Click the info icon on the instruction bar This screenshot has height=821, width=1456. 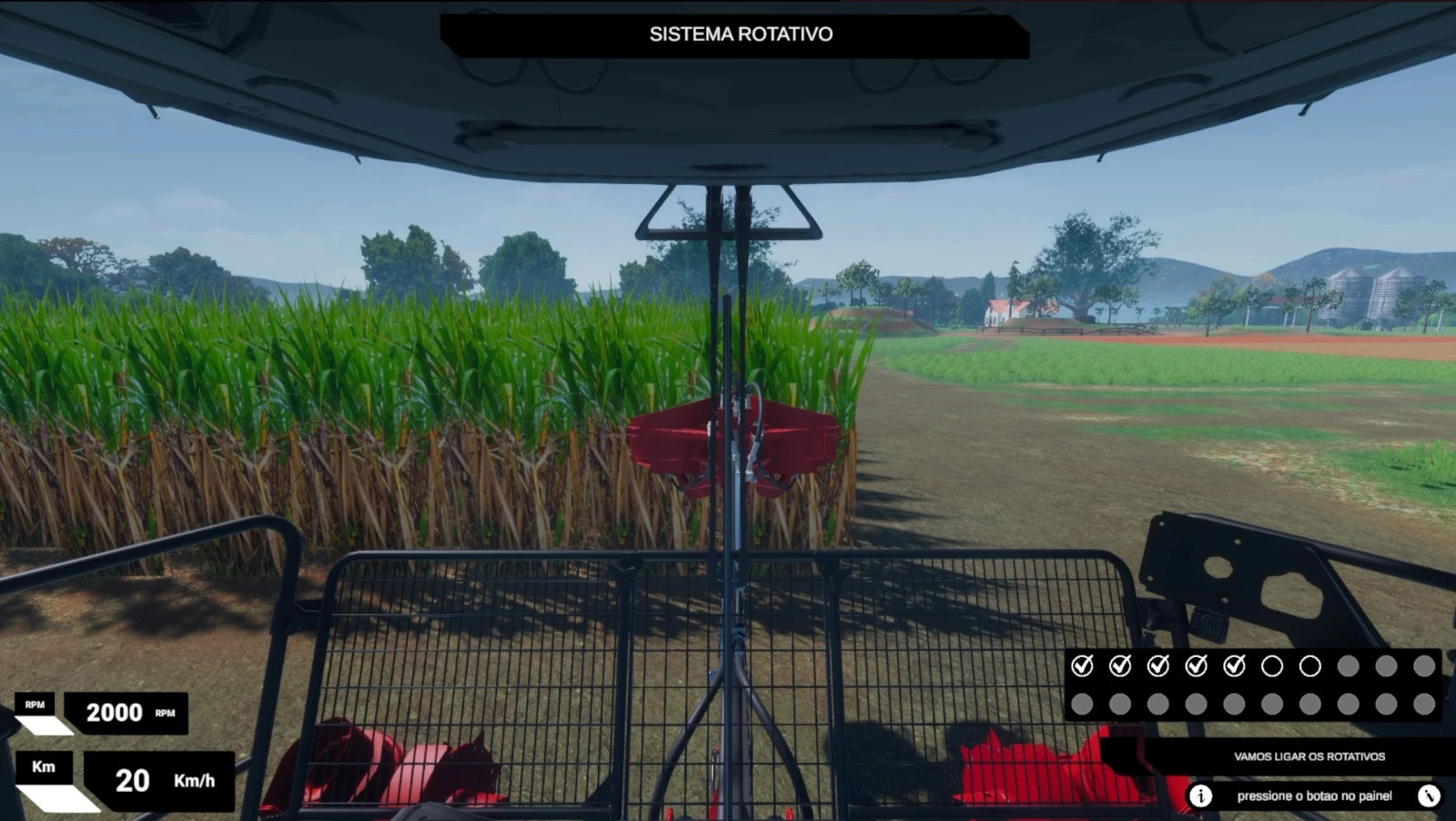click(1203, 796)
